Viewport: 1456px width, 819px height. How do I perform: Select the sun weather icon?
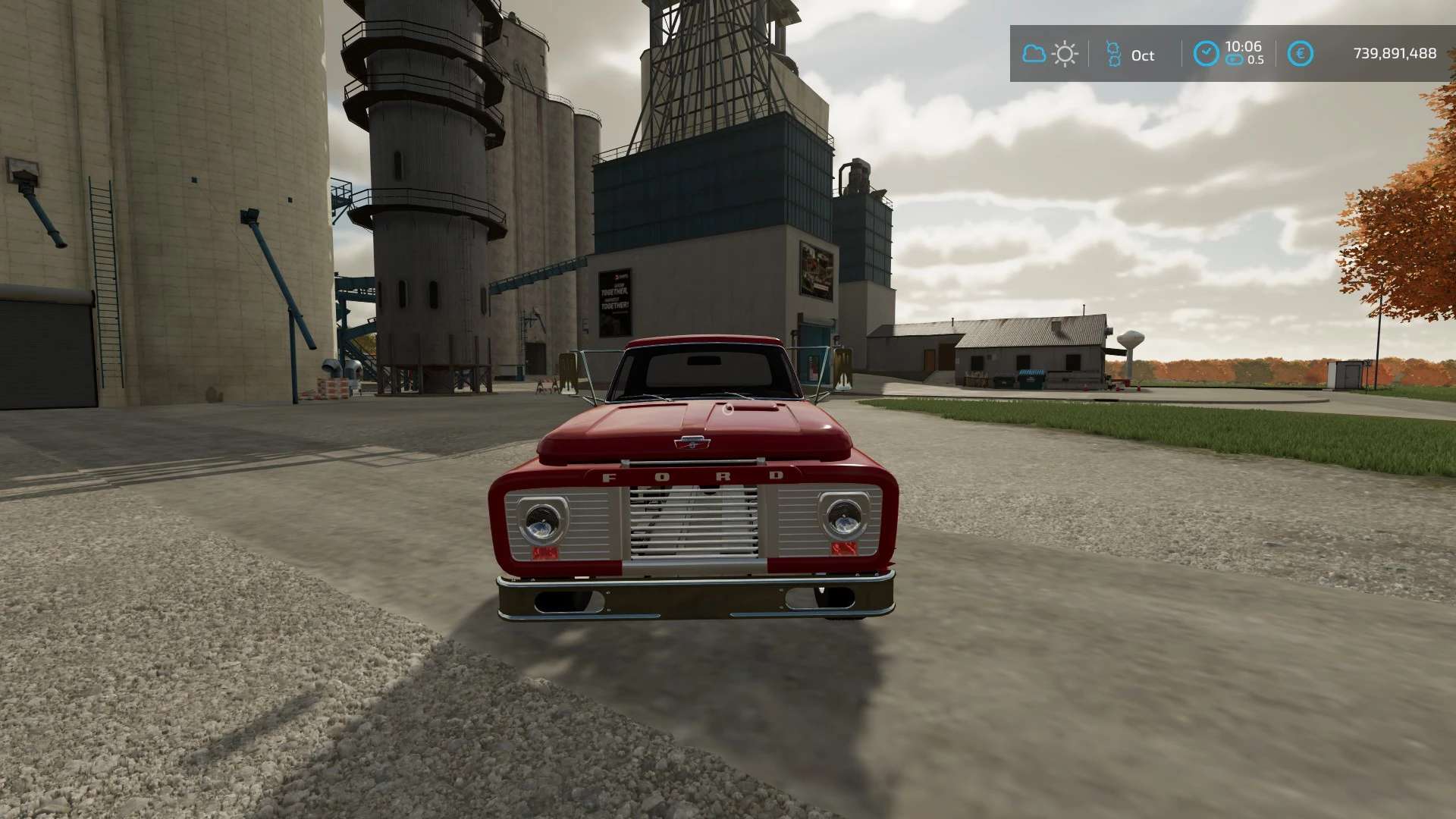tap(1065, 54)
